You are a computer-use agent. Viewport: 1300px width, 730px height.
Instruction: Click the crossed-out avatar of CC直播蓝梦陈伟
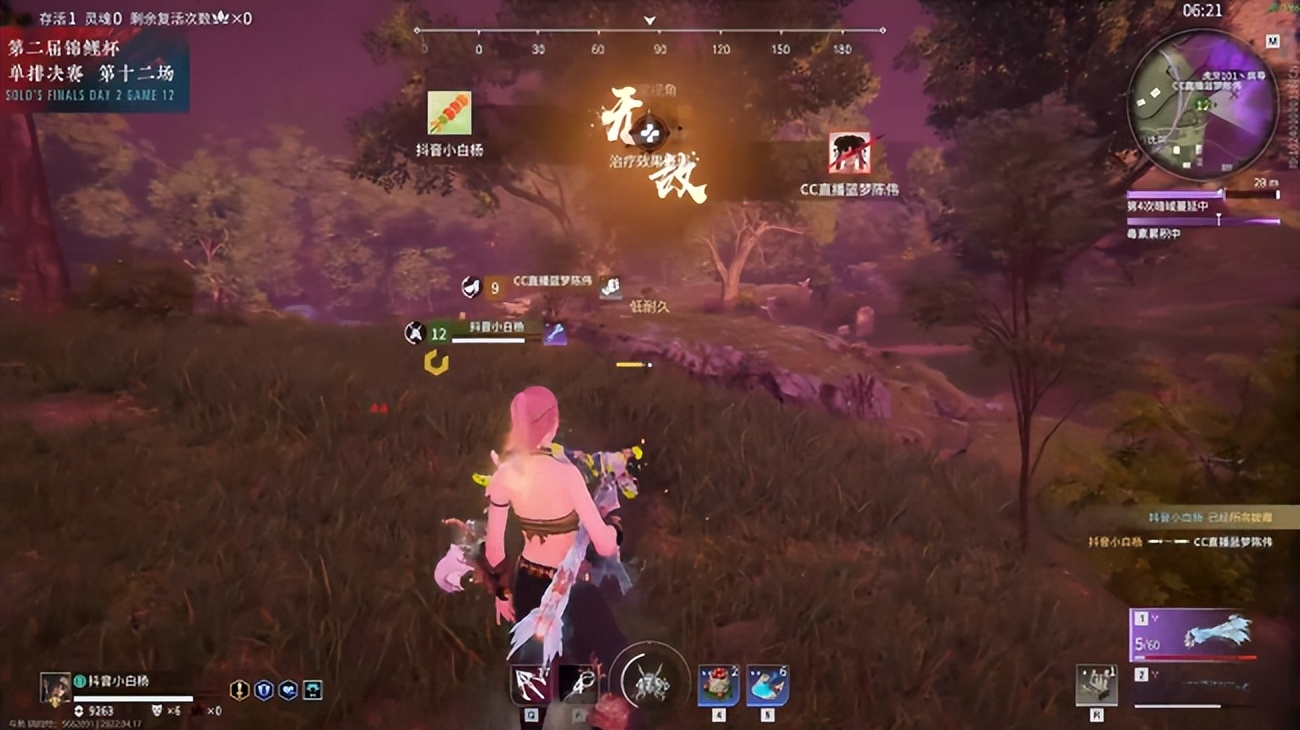coord(848,153)
